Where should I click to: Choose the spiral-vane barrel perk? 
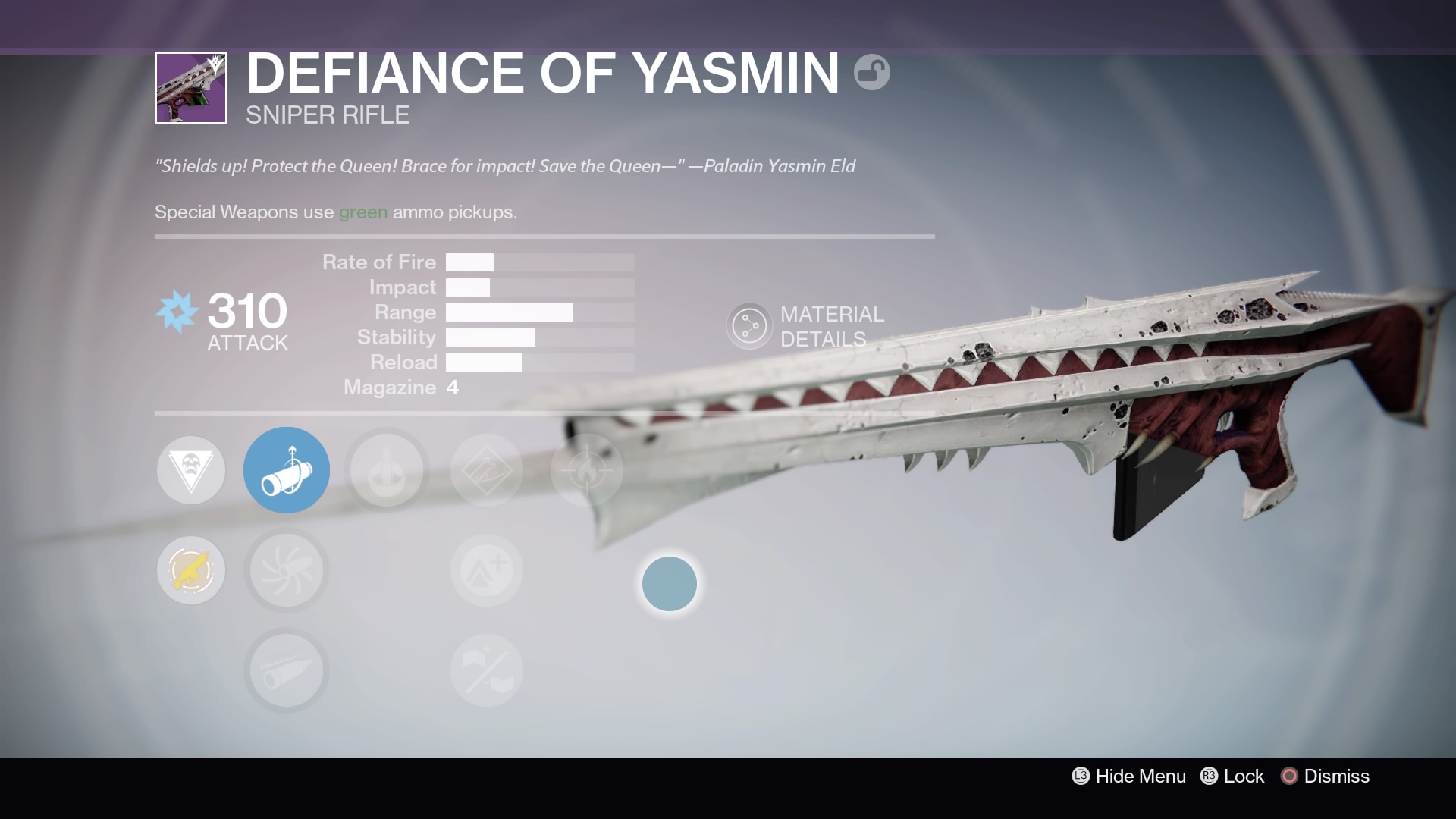click(x=287, y=570)
